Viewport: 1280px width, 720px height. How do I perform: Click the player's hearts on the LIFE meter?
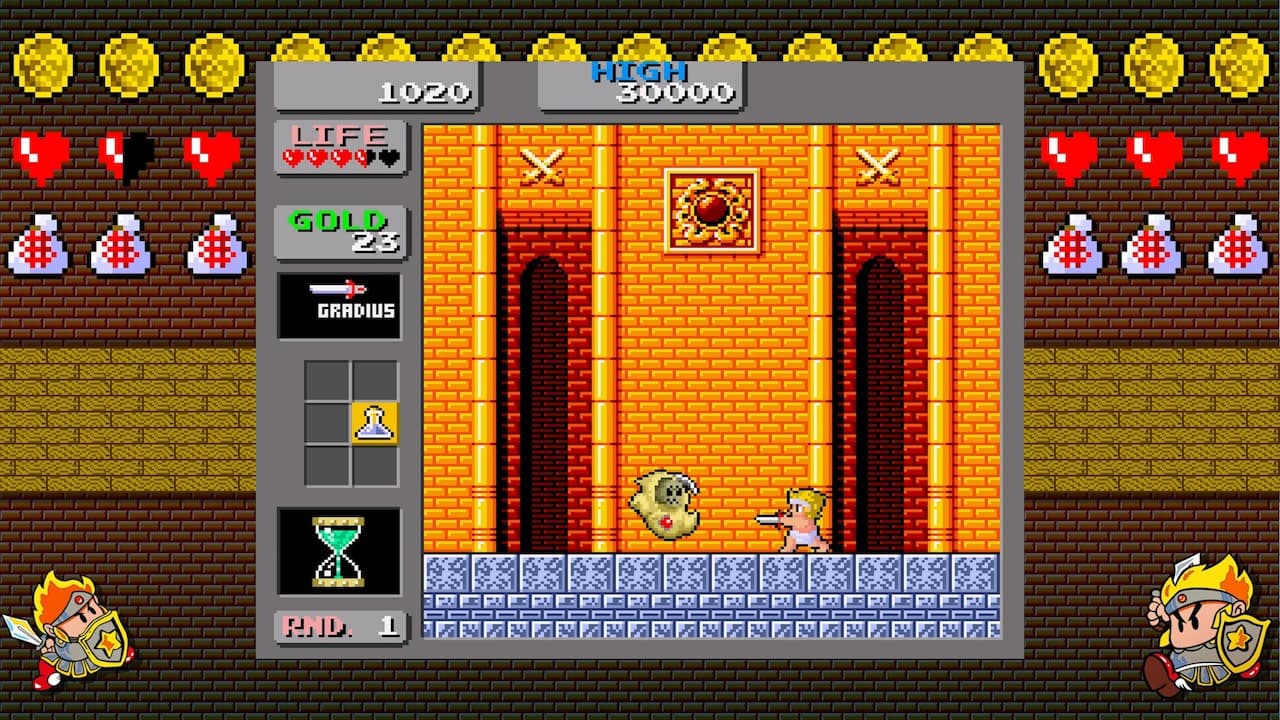click(x=330, y=157)
